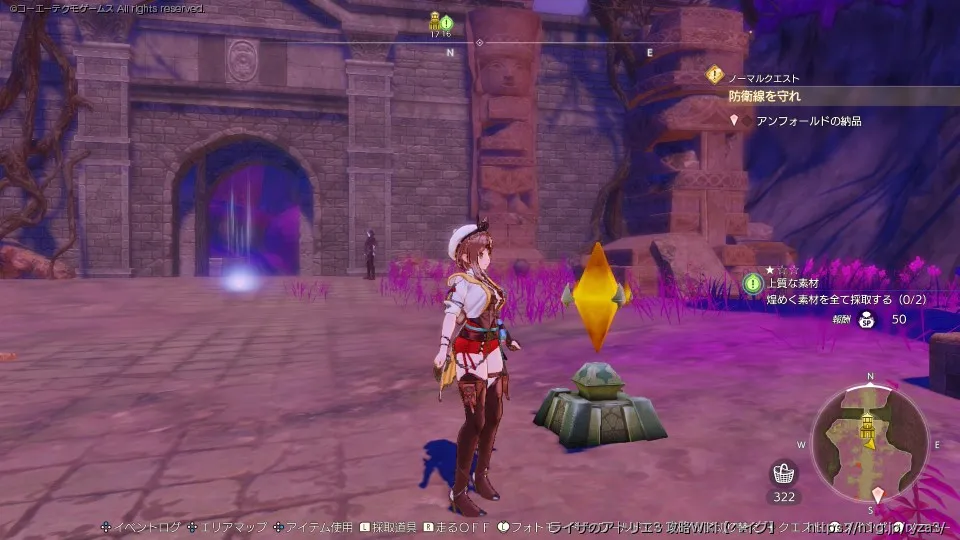Click the ノーマルクエスト quest type icon

[x=714, y=75]
